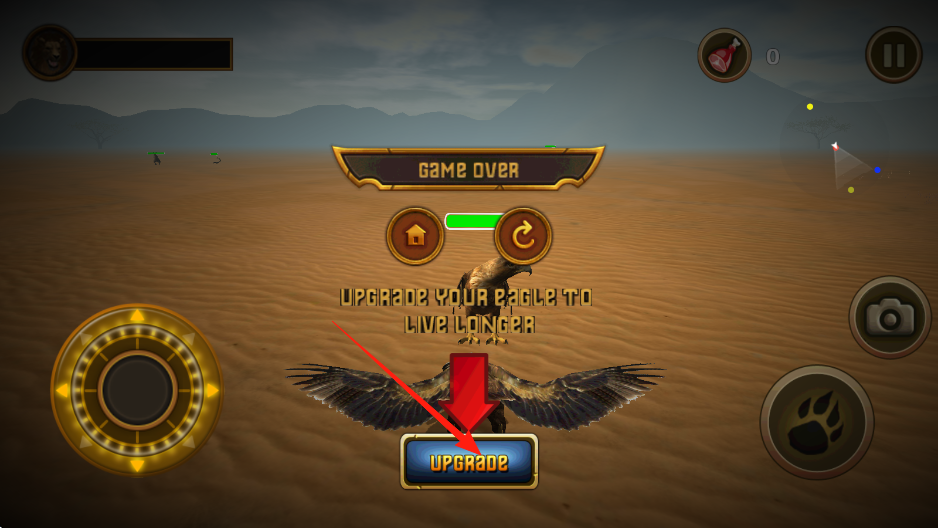Activate the paw attack button
The image size is (938, 528).
pos(816,421)
